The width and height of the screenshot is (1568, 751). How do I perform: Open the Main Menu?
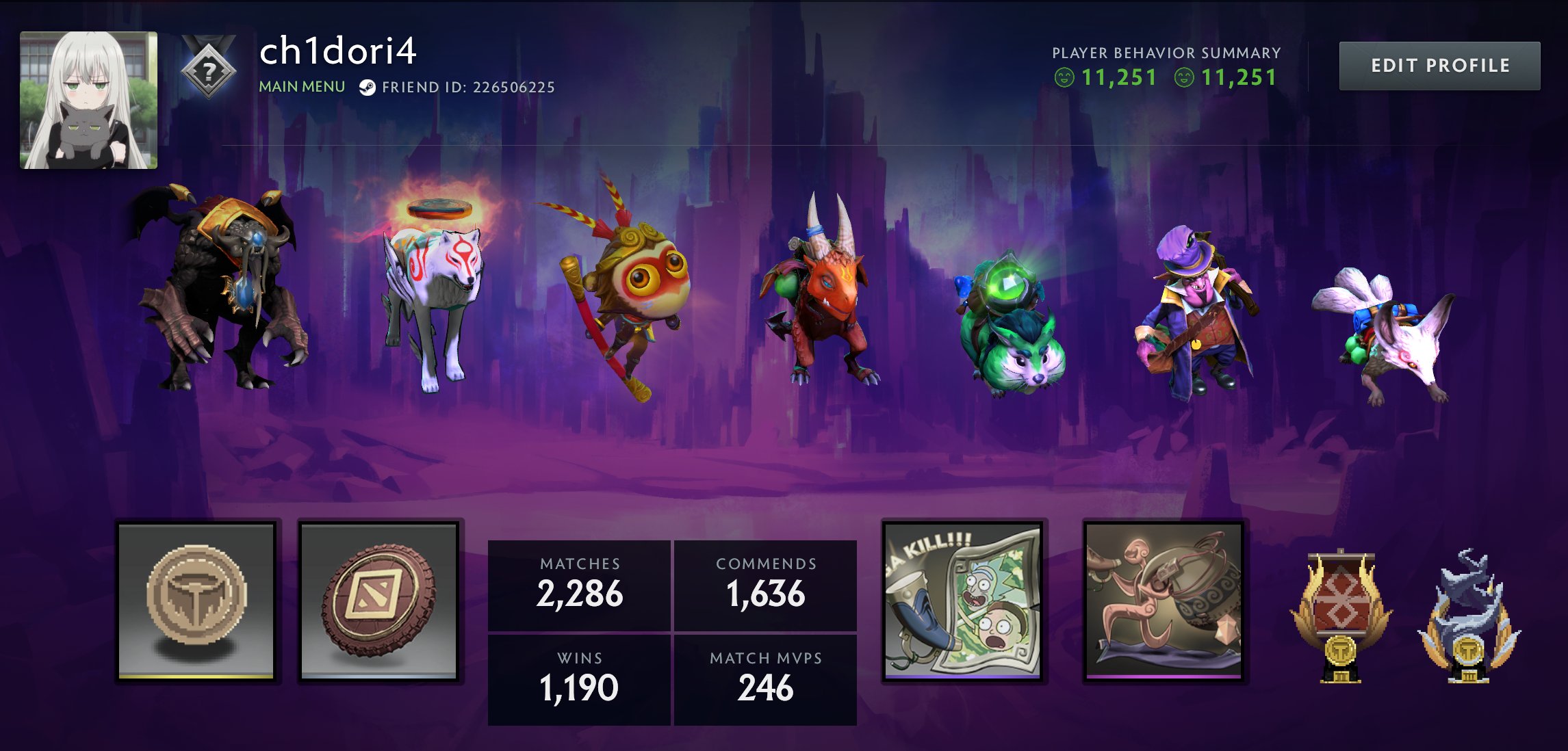tap(302, 88)
